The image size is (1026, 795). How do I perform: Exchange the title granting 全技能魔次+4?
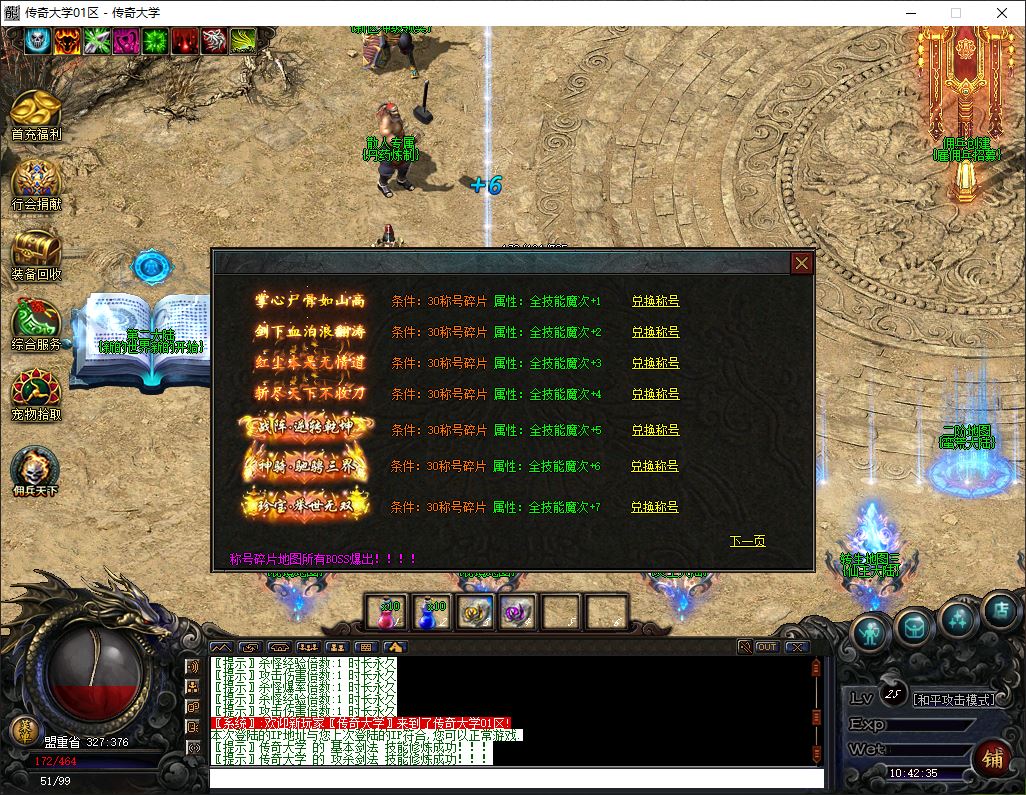[655, 394]
